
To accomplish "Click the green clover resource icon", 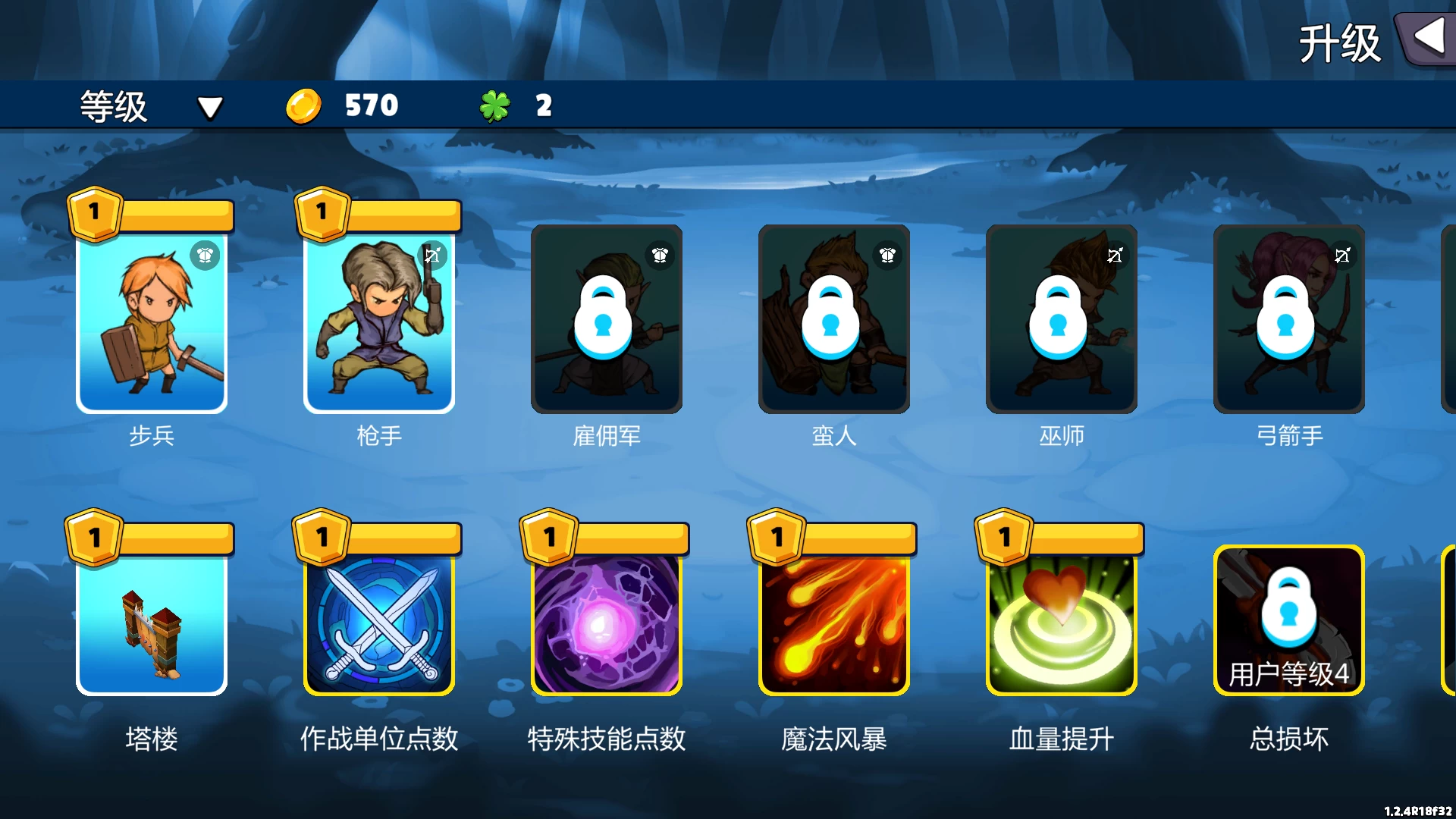I will pos(494,105).
